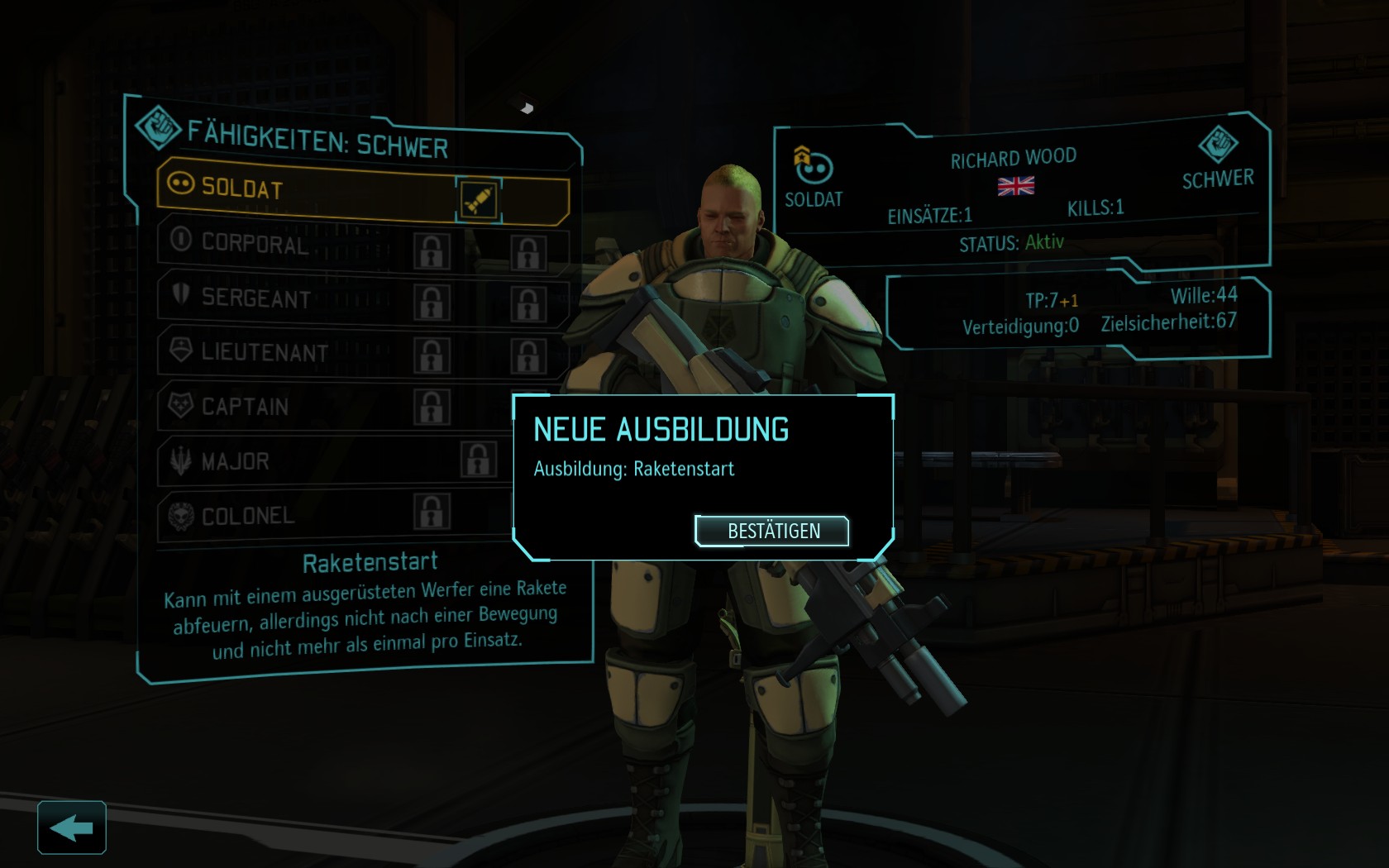1389x868 pixels.
Task: Go back with the arrow button
Action: [72, 827]
